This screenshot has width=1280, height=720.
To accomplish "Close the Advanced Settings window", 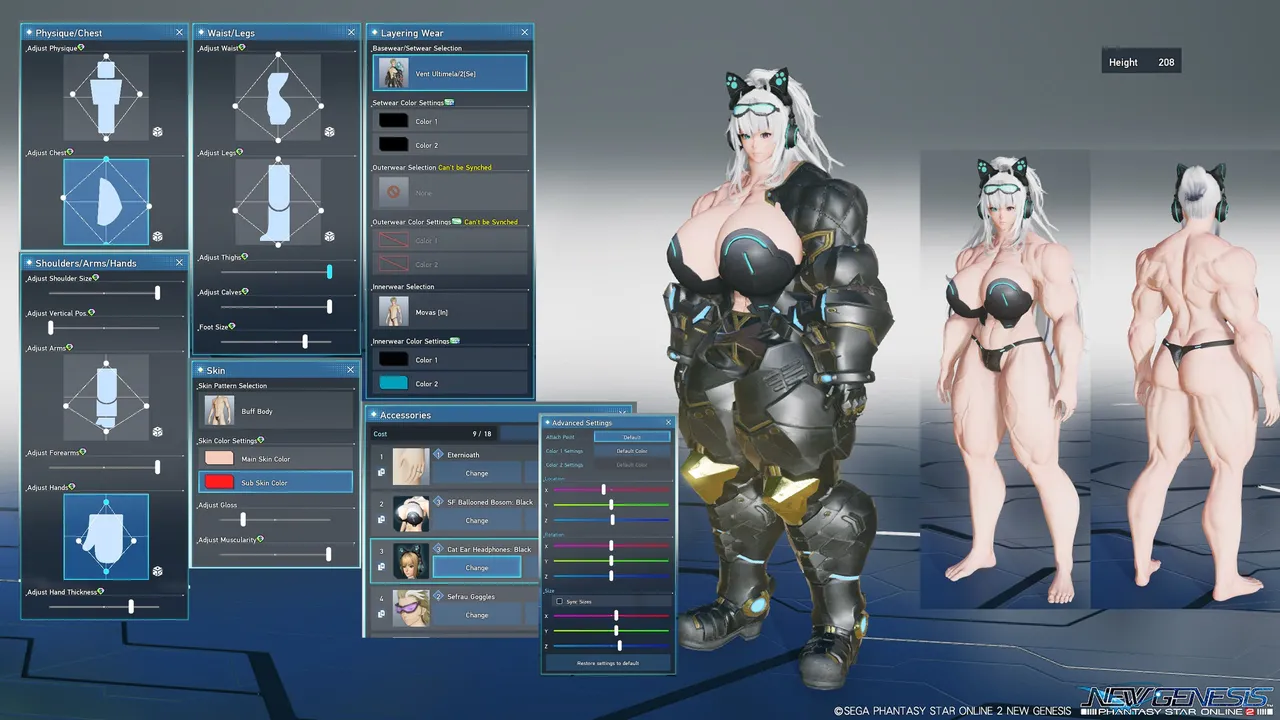I will coord(668,422).
